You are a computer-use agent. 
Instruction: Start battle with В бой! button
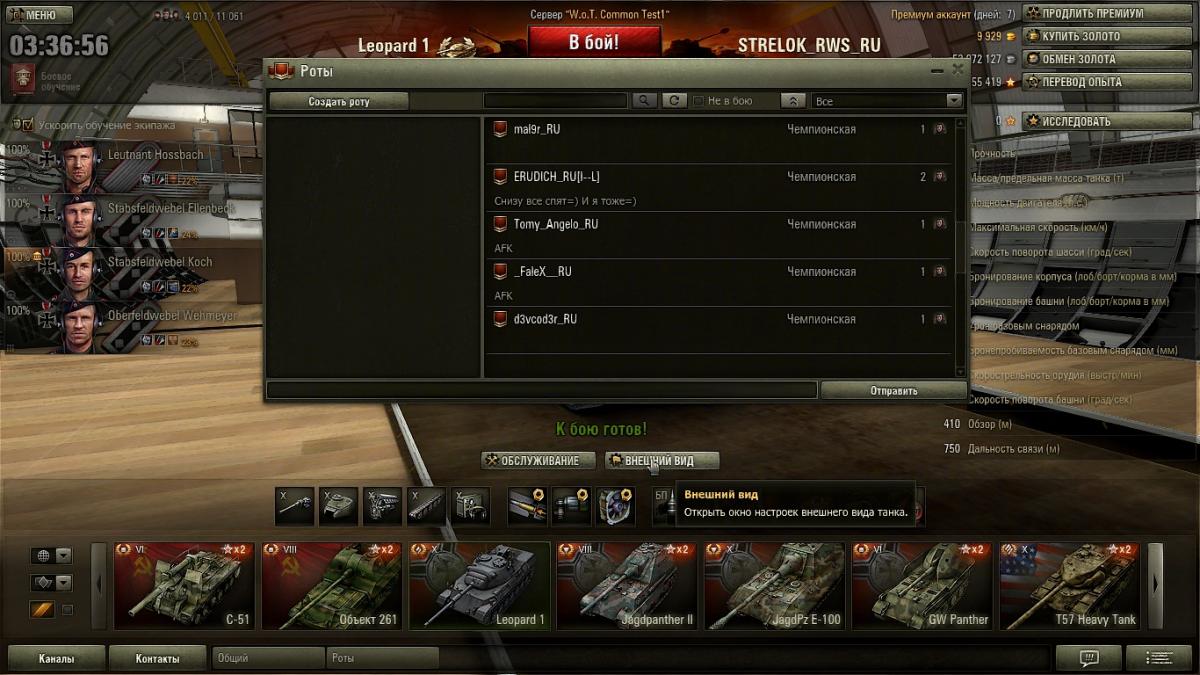pyautogui.click(x=594, y=42)
